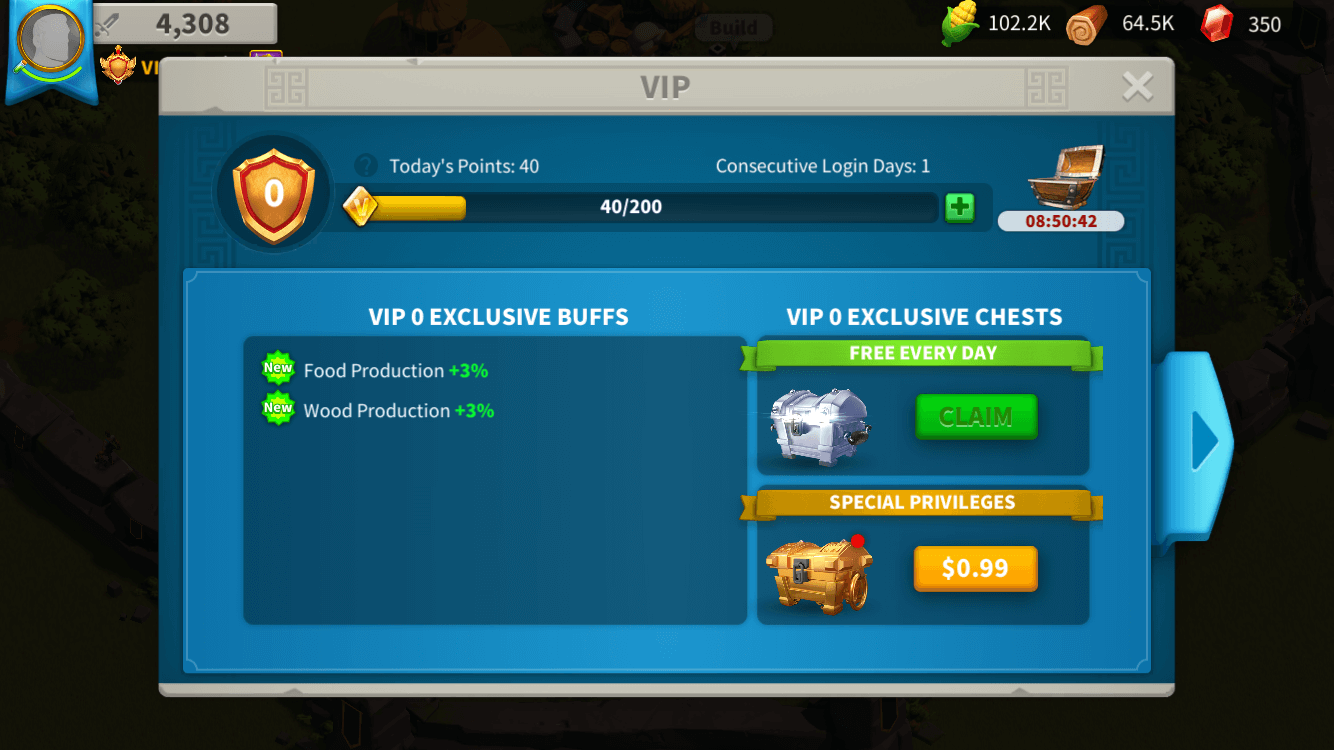Select the VIP 0 shield emblem

pos(271,190)
